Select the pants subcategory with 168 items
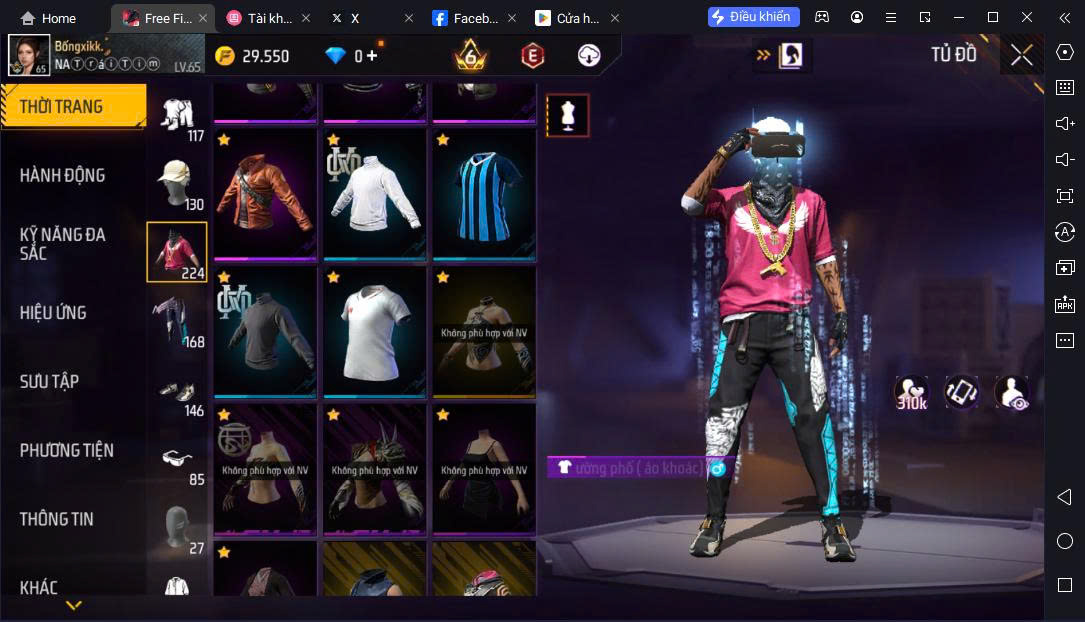Screen dimensions: 1085x622 coord(177,321)
